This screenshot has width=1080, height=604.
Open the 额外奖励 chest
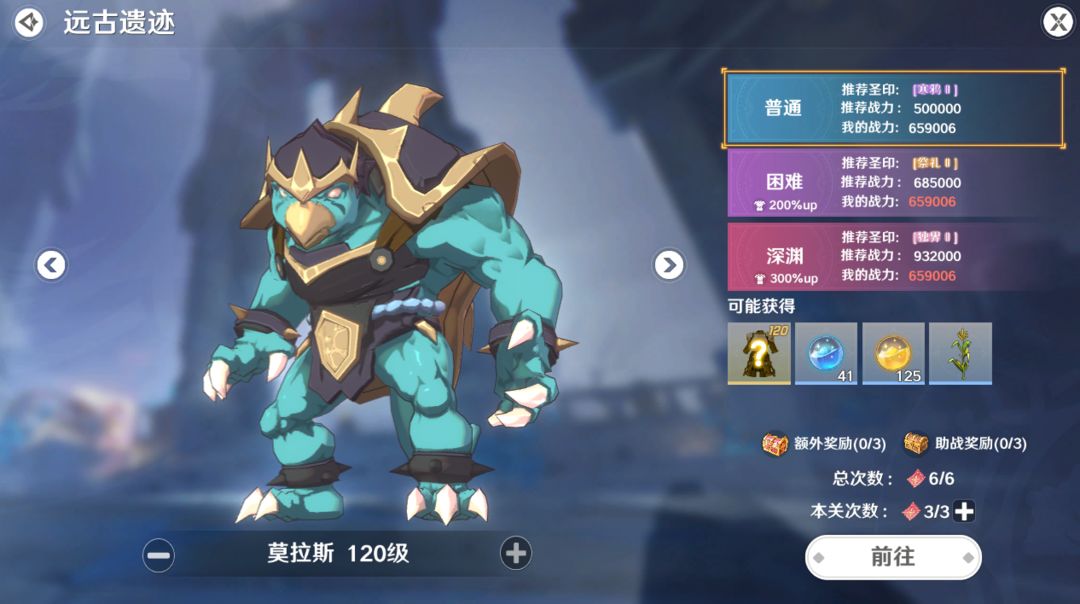[775, 443]
